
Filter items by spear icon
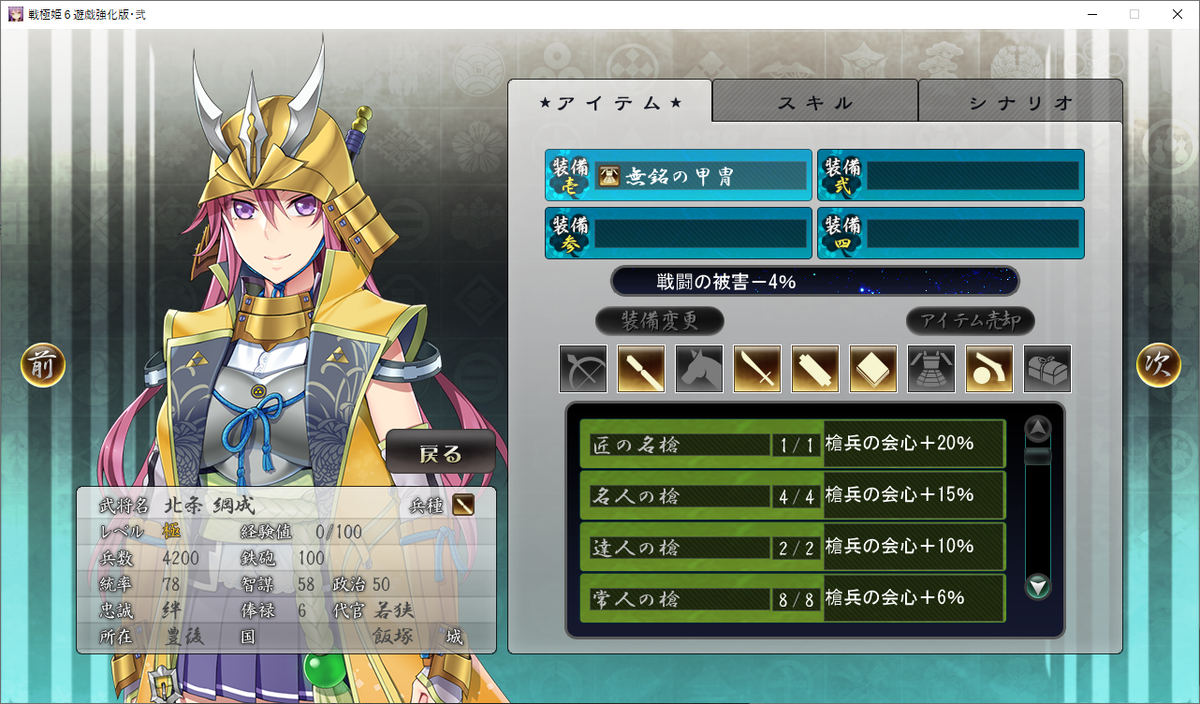pyautogui.click(x=641, y=369)
